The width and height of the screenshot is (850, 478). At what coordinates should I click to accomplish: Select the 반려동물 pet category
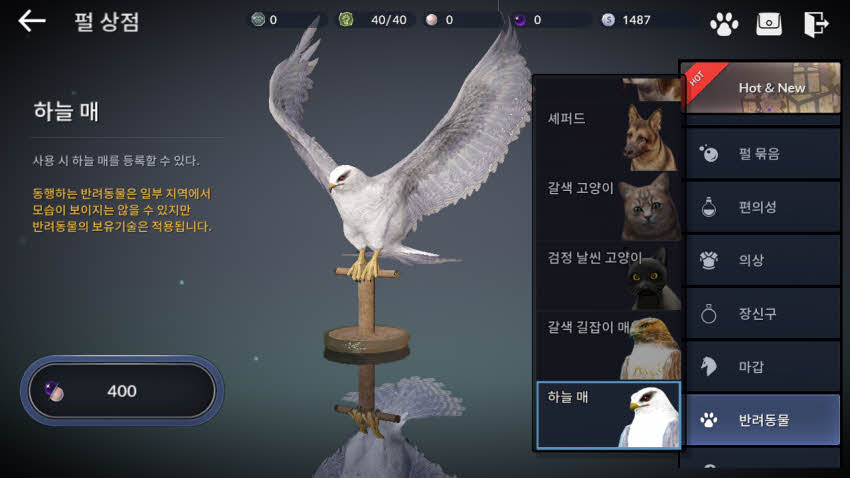pos(763,420)
